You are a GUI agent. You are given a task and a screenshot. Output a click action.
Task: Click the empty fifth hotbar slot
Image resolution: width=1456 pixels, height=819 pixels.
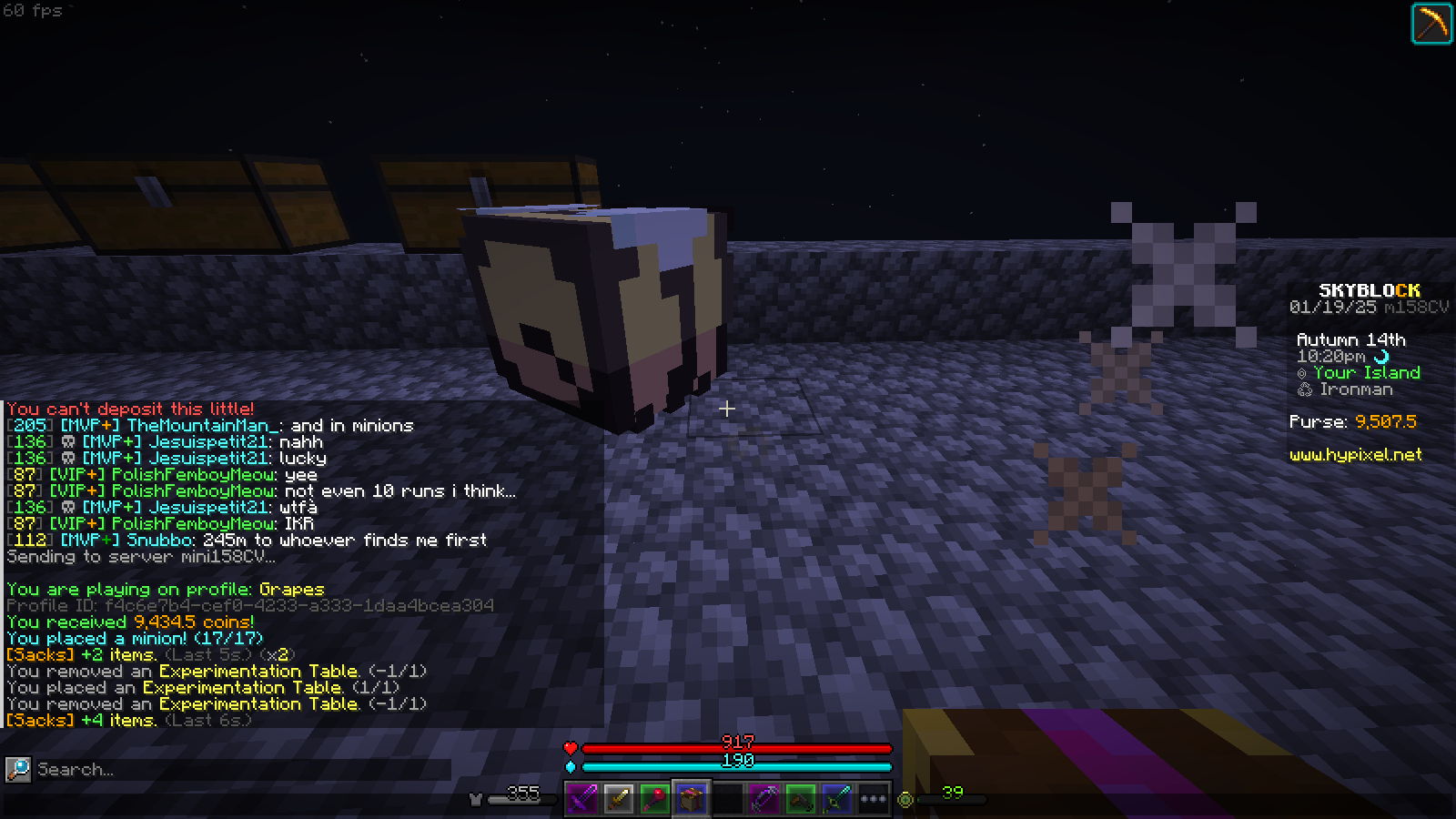click(728, 798)
